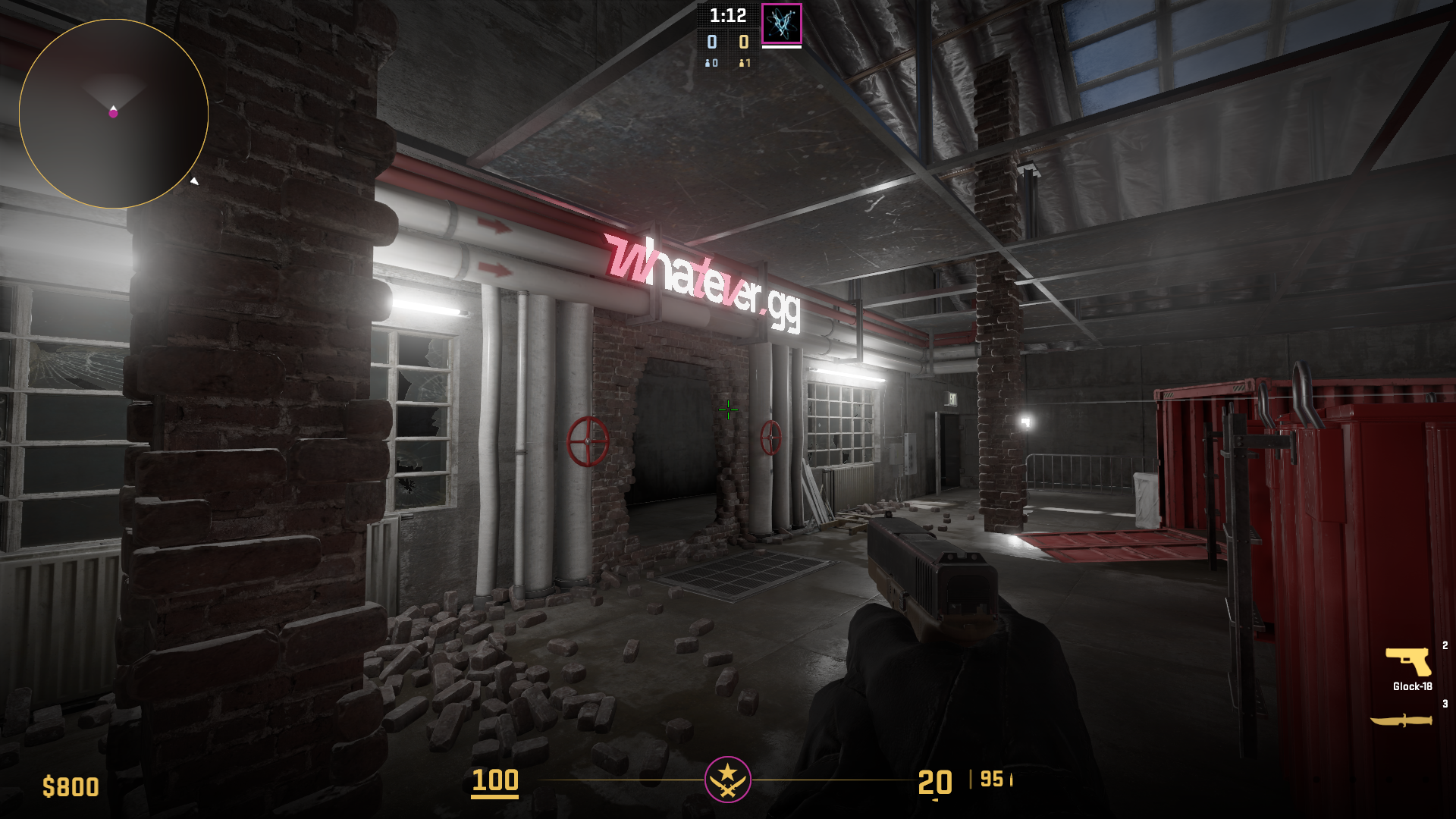
Task: Click the ammo counter showing 20
Action: pos(936,781)
